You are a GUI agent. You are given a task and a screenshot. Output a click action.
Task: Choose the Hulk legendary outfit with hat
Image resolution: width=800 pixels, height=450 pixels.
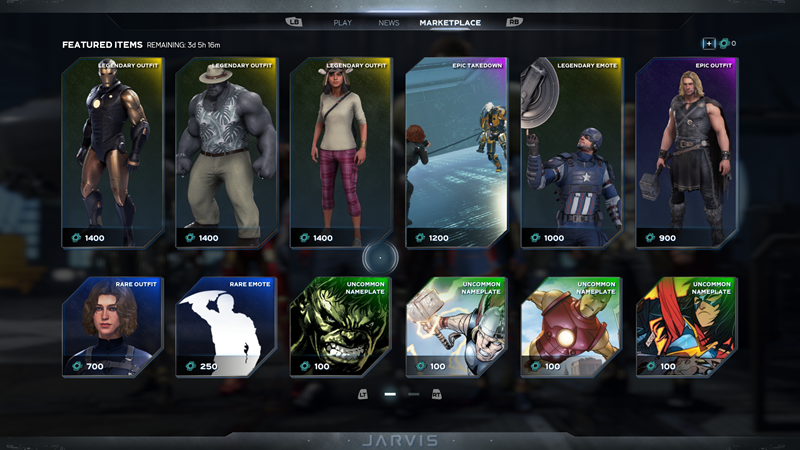[227, 152]
